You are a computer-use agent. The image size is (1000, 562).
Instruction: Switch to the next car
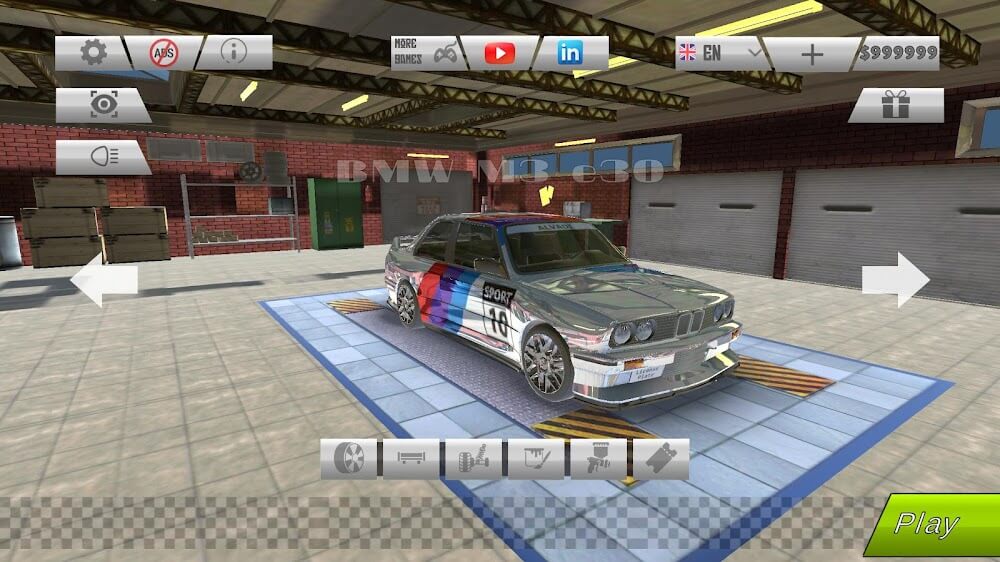[896, 279]
